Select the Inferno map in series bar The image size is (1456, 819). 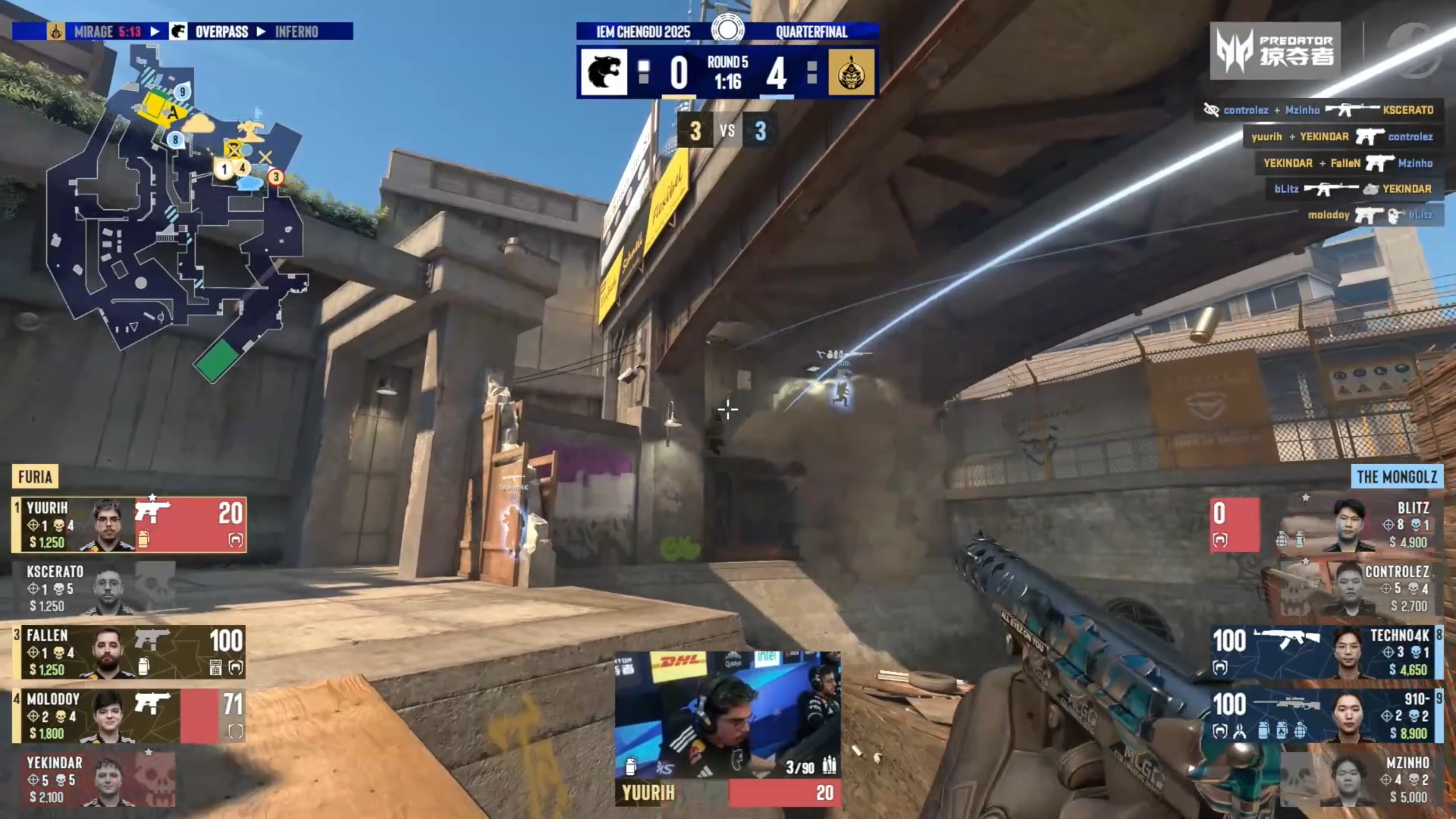(x=297, y=32)
